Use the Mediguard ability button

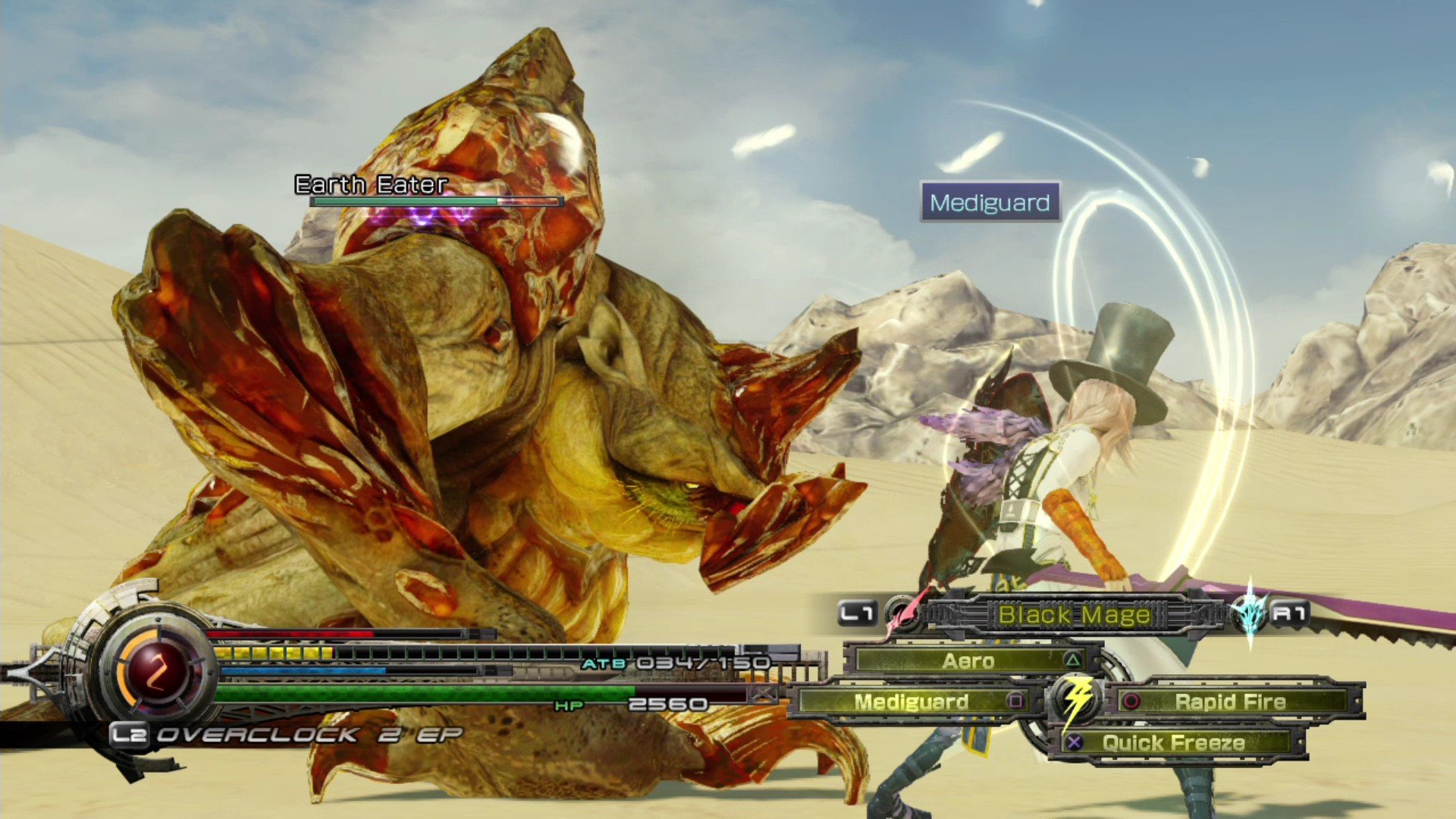(911, 702)
